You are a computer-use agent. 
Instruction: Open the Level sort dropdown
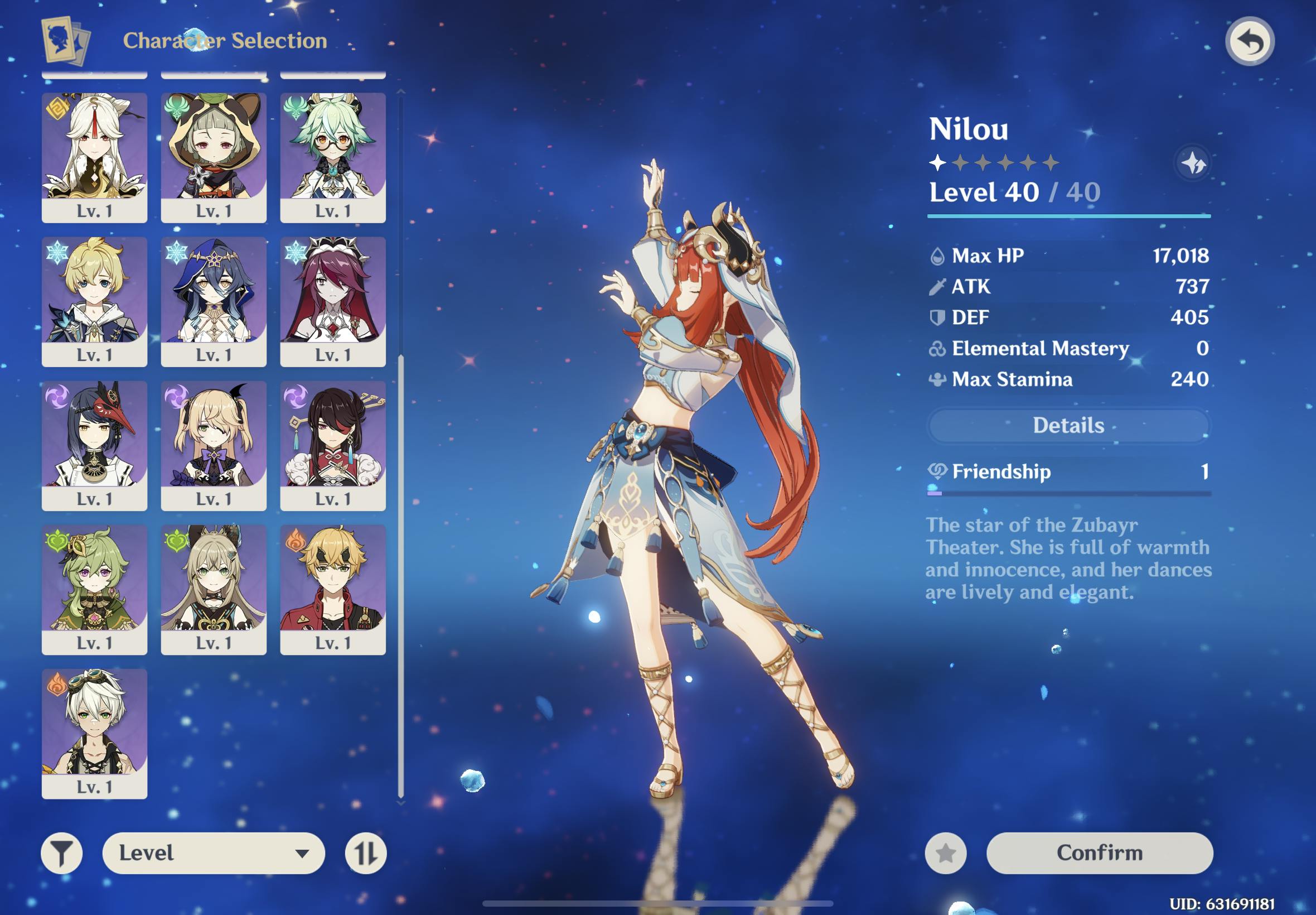click(213, 853)
